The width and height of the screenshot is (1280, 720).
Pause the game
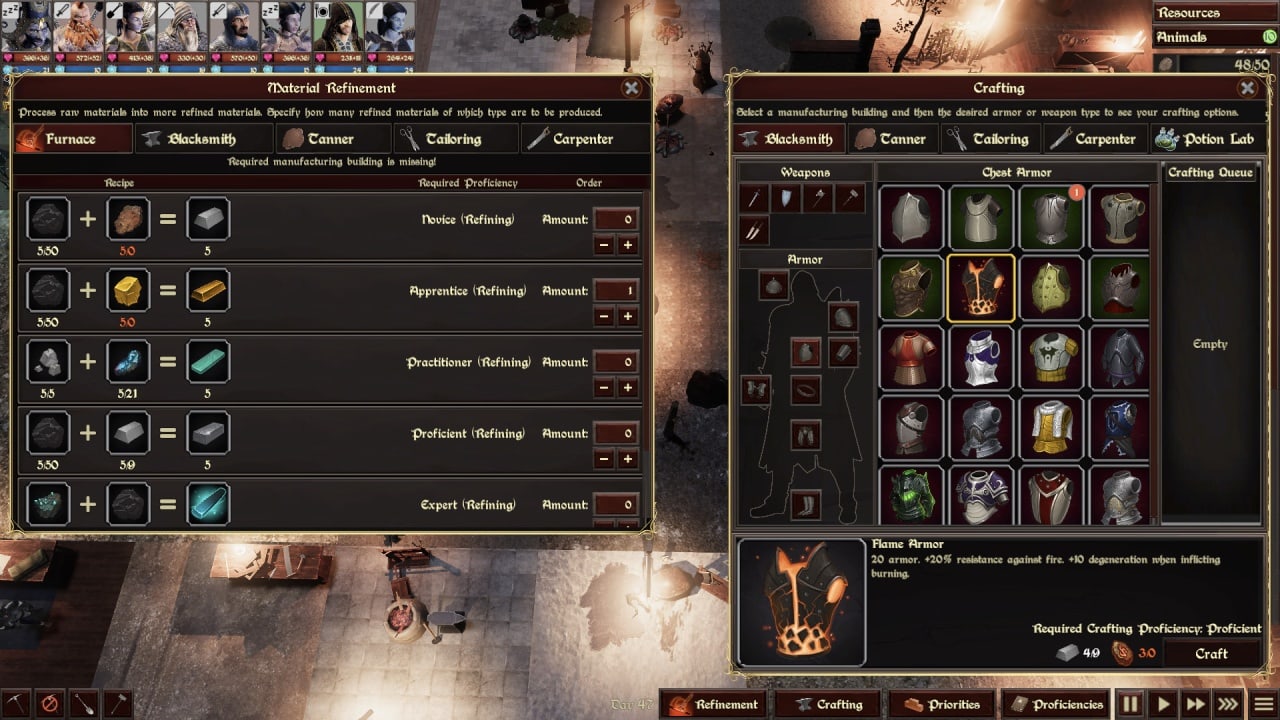(x=1130, y=704)
